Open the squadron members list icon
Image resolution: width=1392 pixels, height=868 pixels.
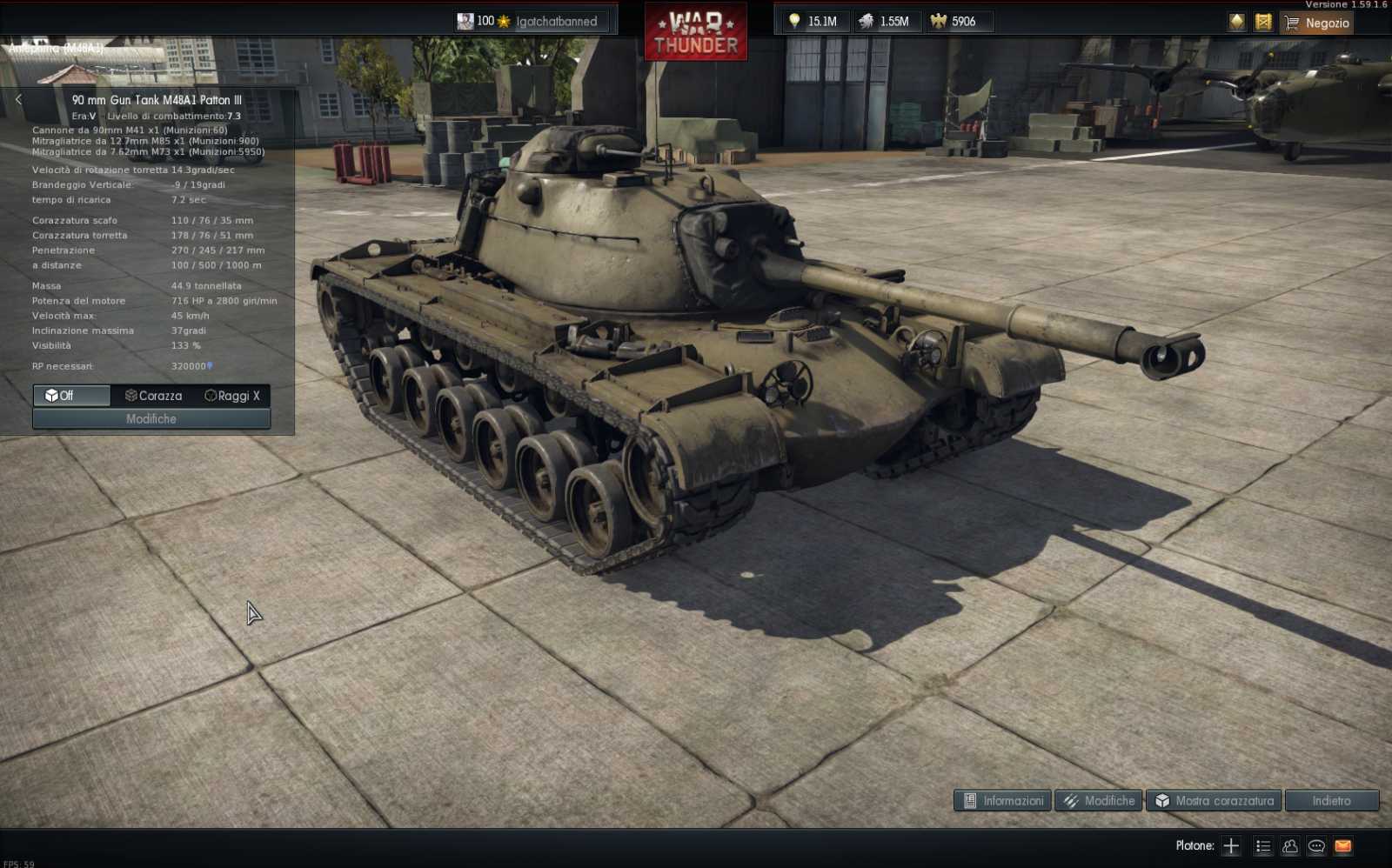pos(1261,845)
